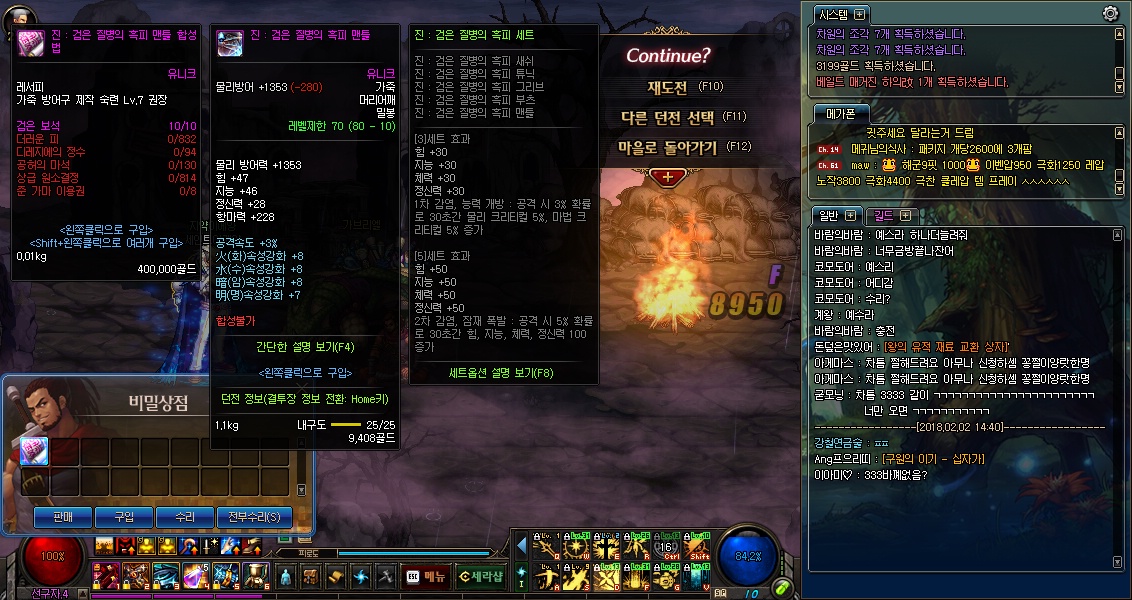Screen dimensions: 1132x600
Task: Use the purple potion in quickslot 4
Action: point(194,575)
